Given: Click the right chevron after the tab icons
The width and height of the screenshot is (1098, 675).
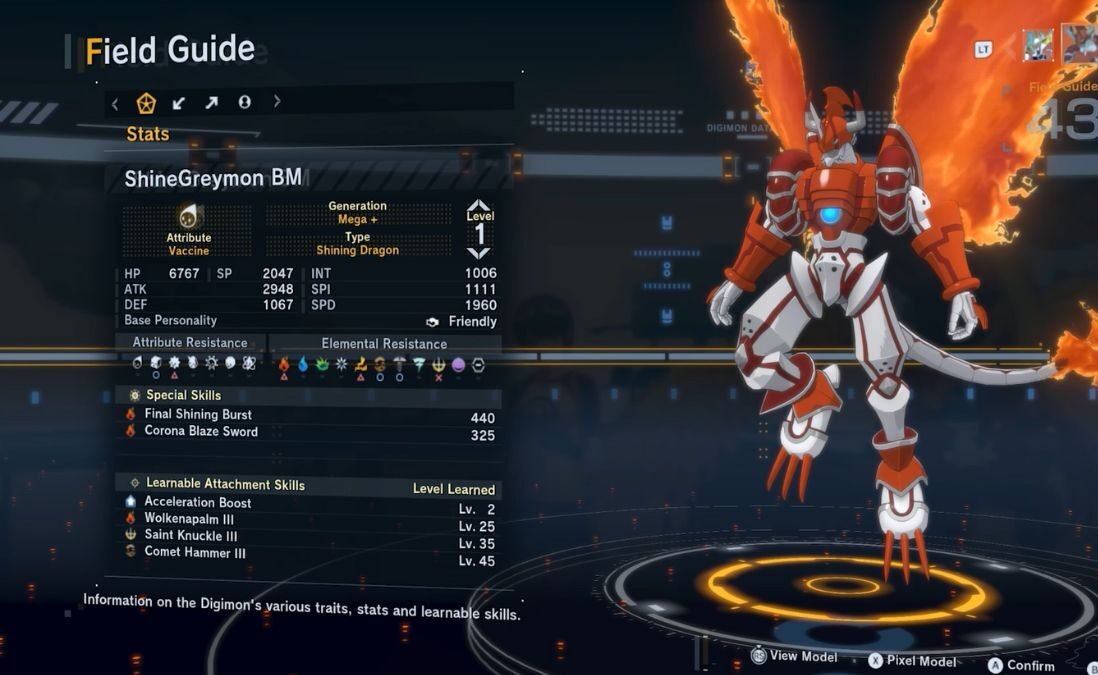Looking at the screenshot, I should click(x=277, y=102).
